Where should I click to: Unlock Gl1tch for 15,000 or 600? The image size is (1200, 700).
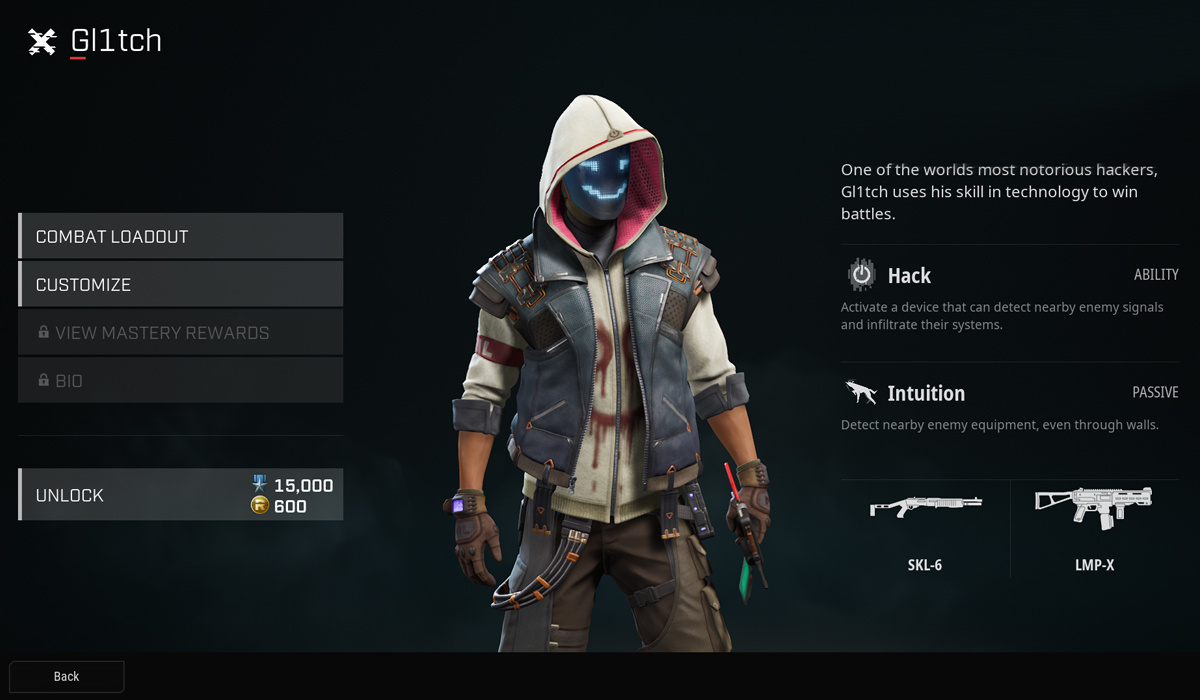180,495
